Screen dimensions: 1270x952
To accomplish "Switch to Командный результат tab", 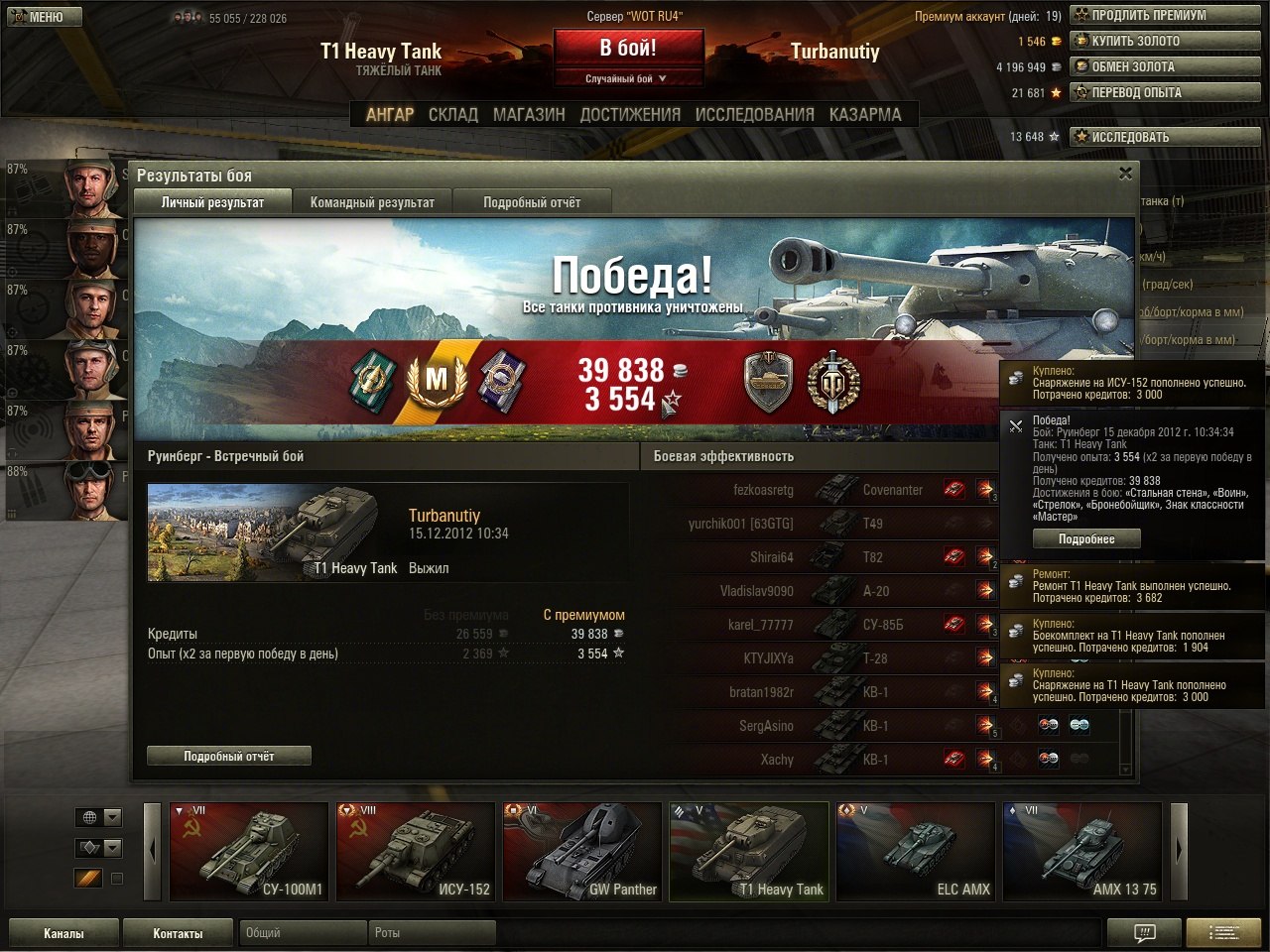I will coord(372,202).
